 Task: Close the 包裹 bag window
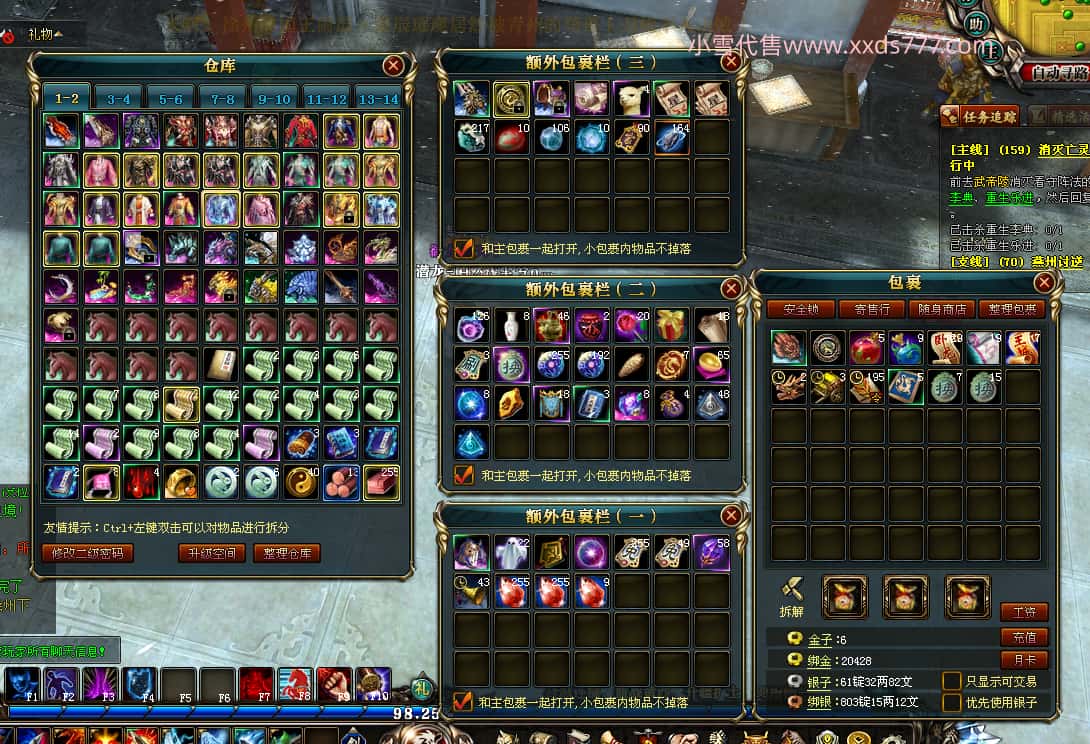tap(1044, 283)
